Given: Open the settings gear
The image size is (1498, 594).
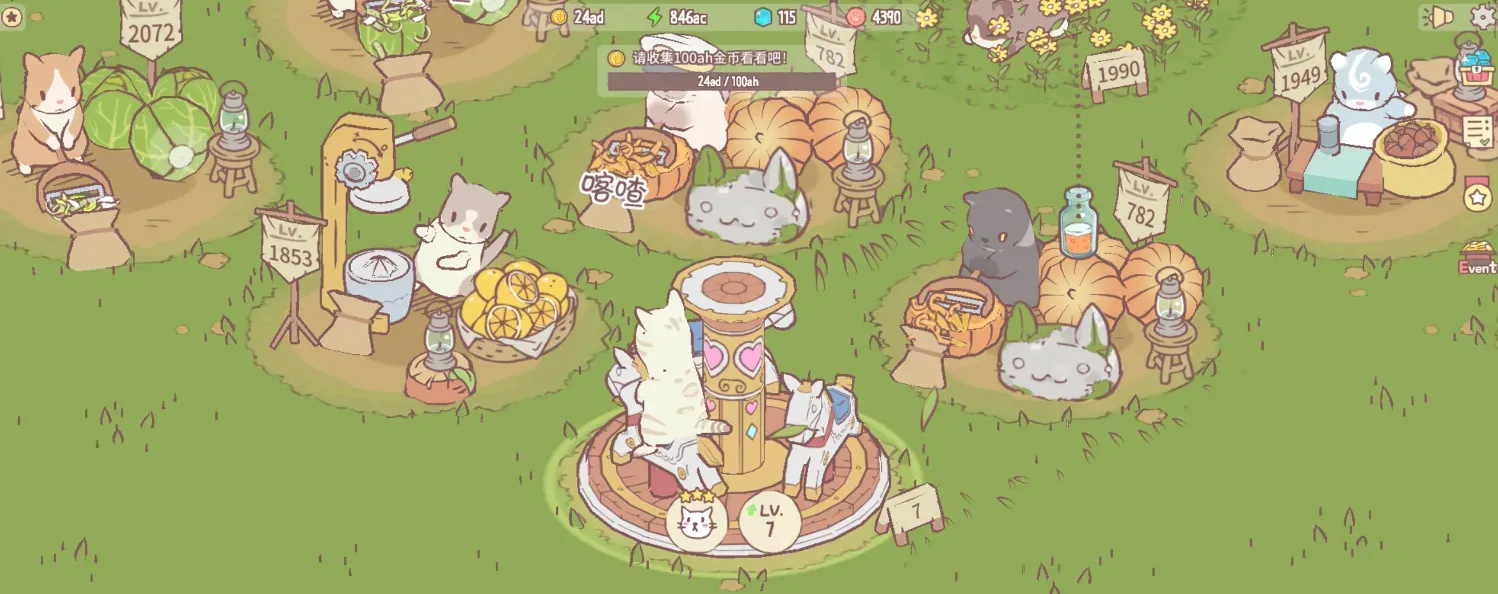Looking at the screenshot, I should (x=1484, y=17).
